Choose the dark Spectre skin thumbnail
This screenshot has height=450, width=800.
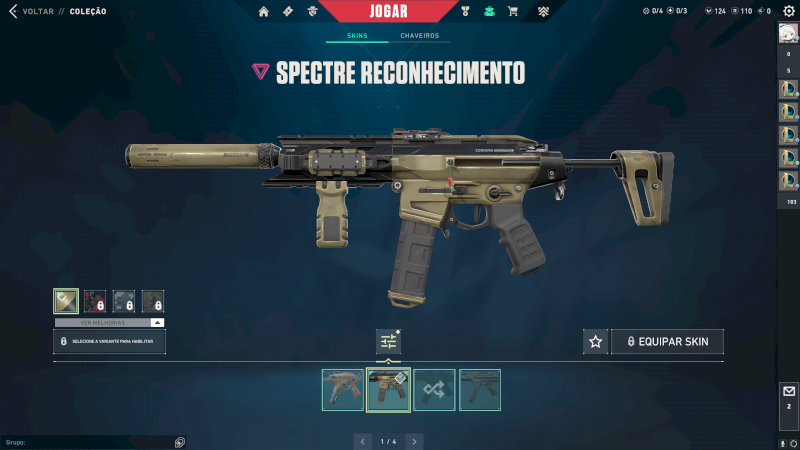pos(480,390)
